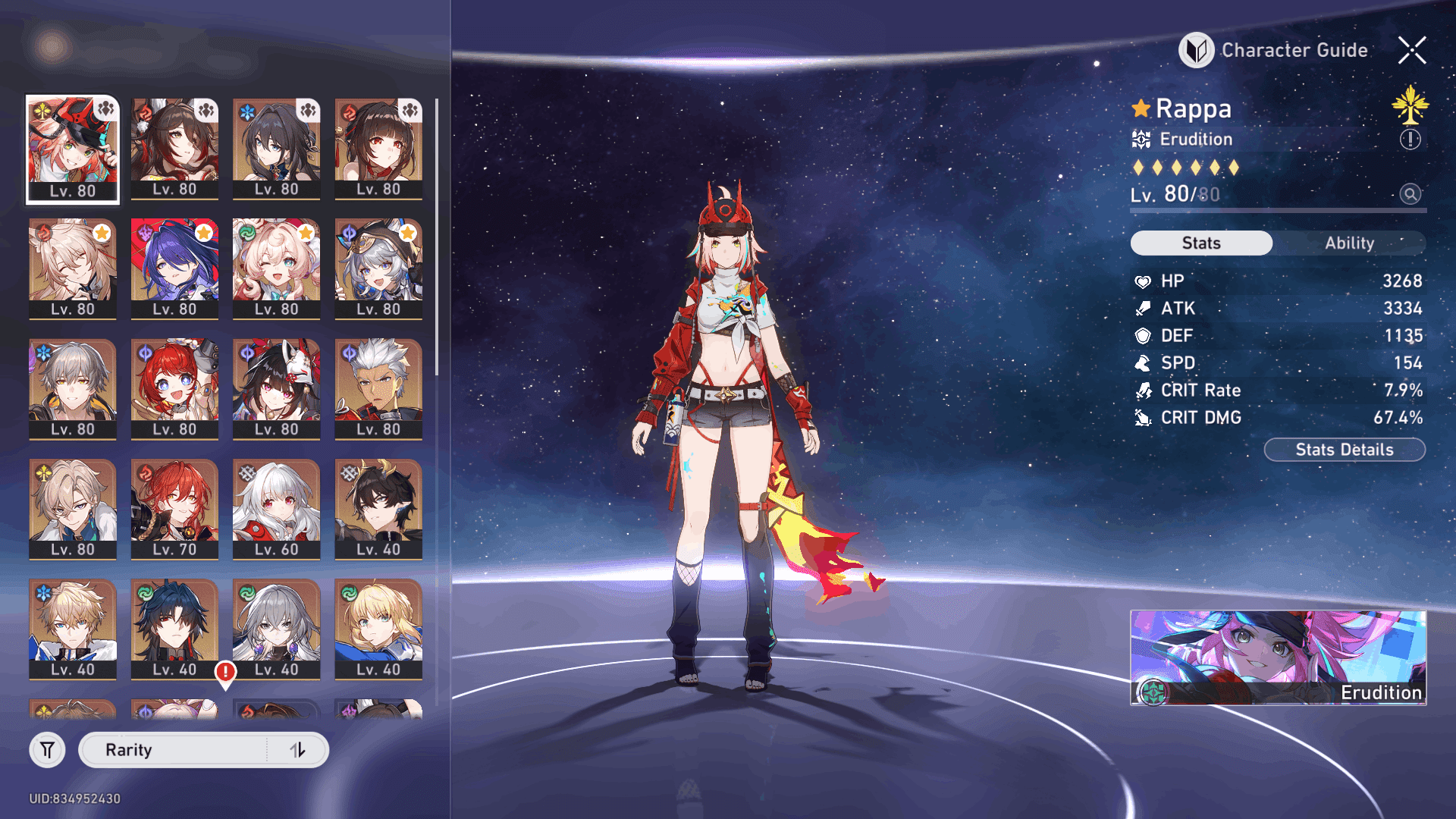
Task: Toggle the sort order arrows
Action: (x=297, y=750)
